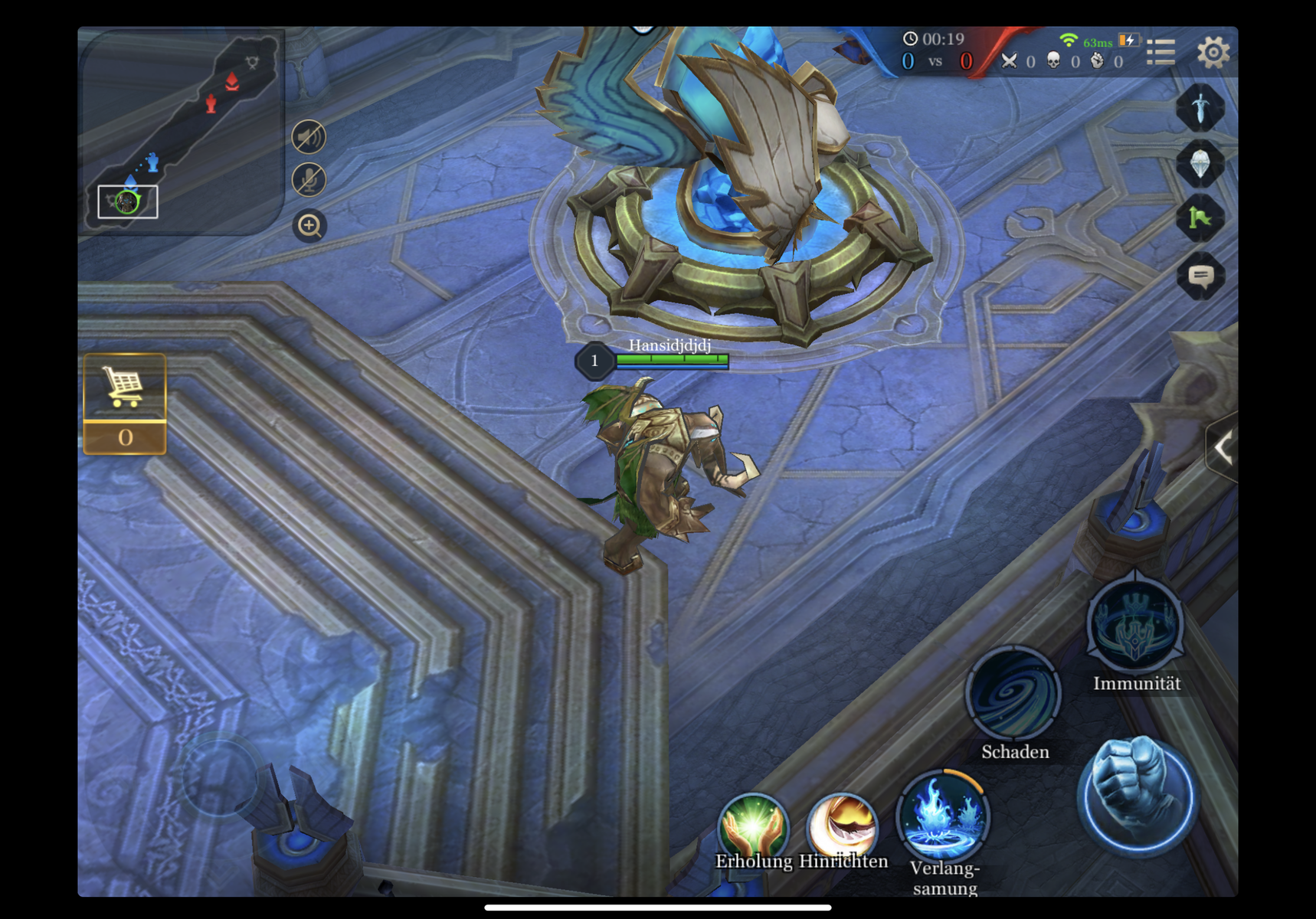Send the green flag gather signal
The image size is (1316, 919).
click(1200, 219)
